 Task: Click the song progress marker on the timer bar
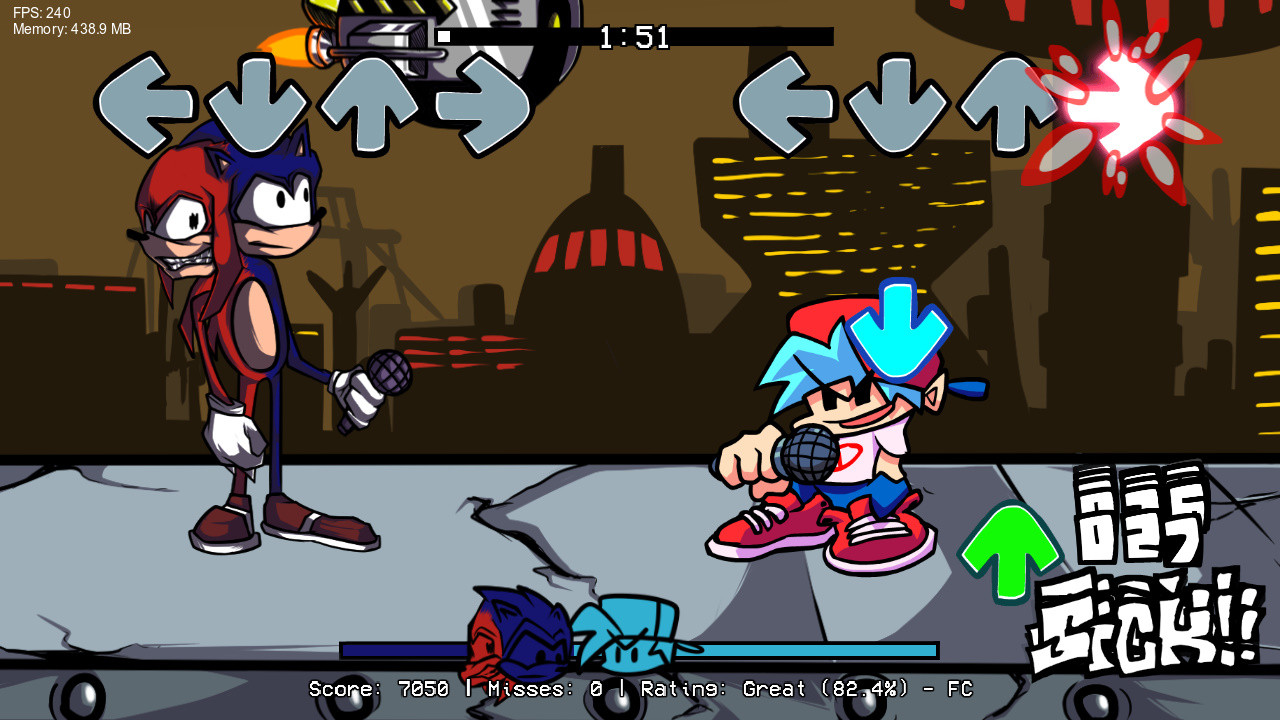pos(443,37)
